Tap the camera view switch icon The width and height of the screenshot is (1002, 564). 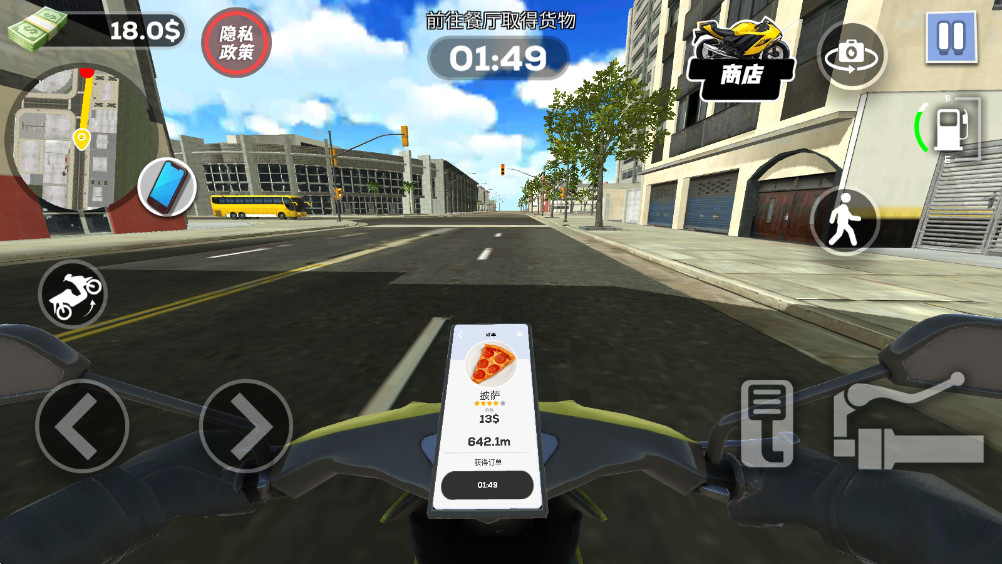point(851,55)
